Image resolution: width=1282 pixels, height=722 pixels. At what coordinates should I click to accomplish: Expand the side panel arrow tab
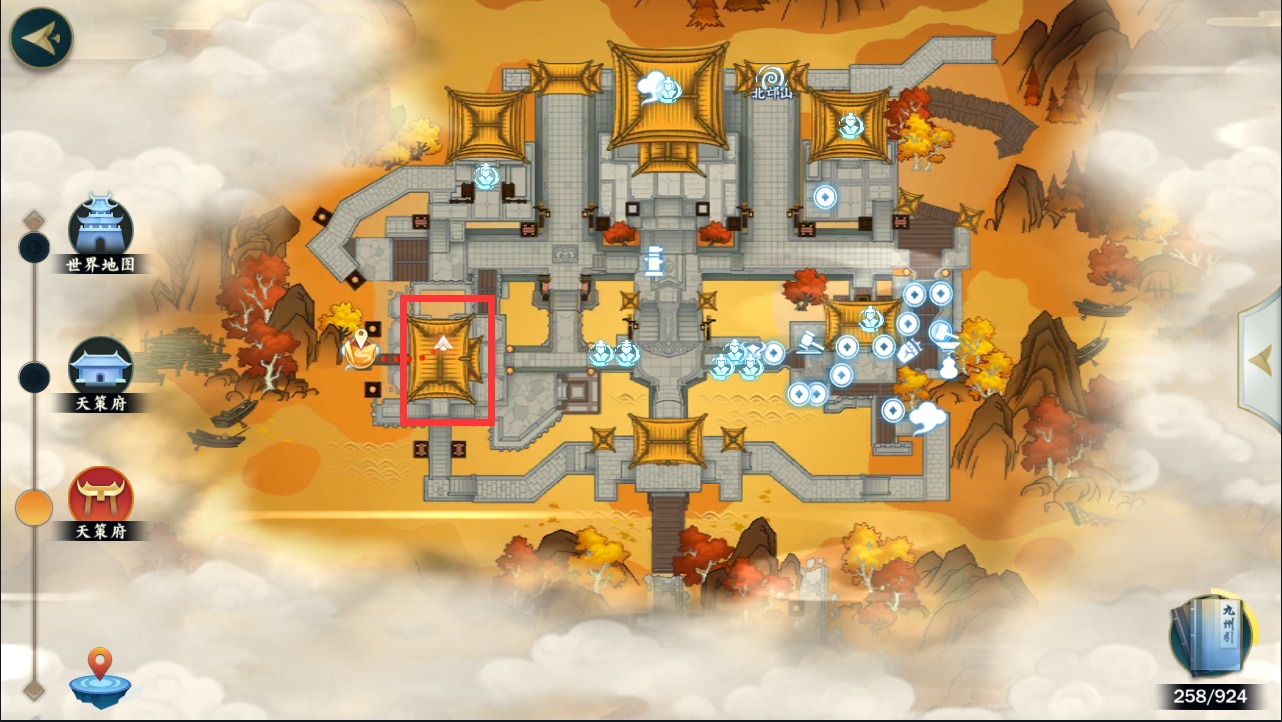click(x=1262, y=359)
